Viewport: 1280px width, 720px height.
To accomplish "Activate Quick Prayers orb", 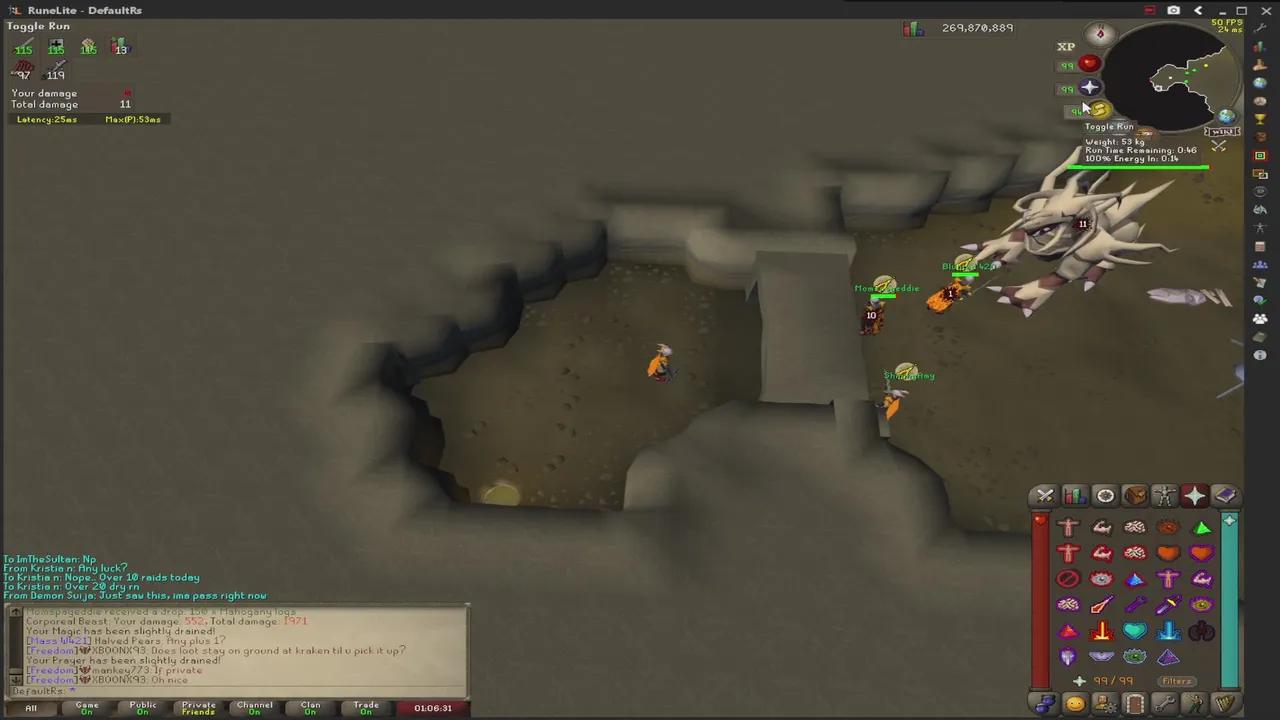I will [x=1090, y=88].
